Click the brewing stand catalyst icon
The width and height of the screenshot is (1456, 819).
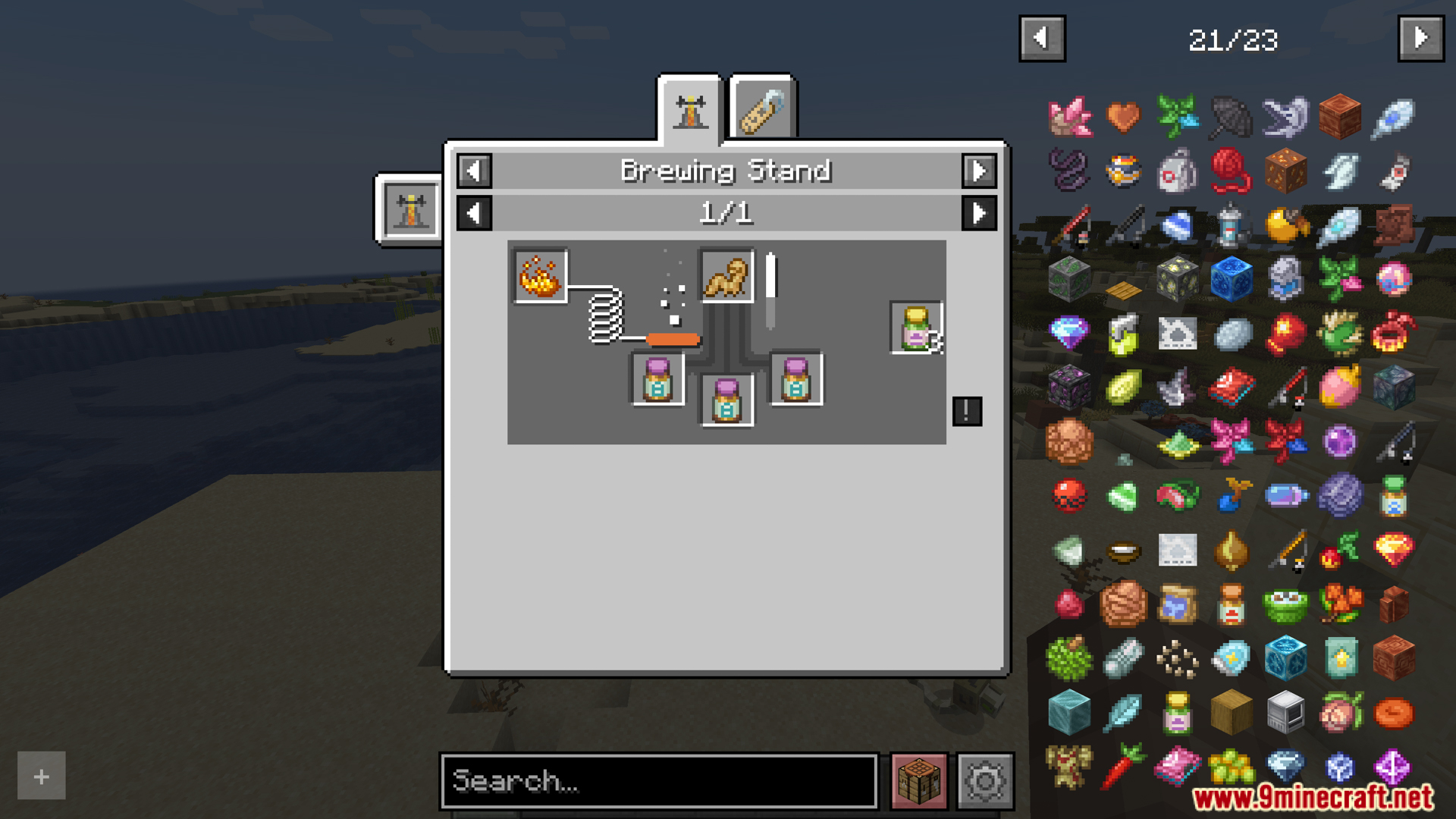pos(410,209)
